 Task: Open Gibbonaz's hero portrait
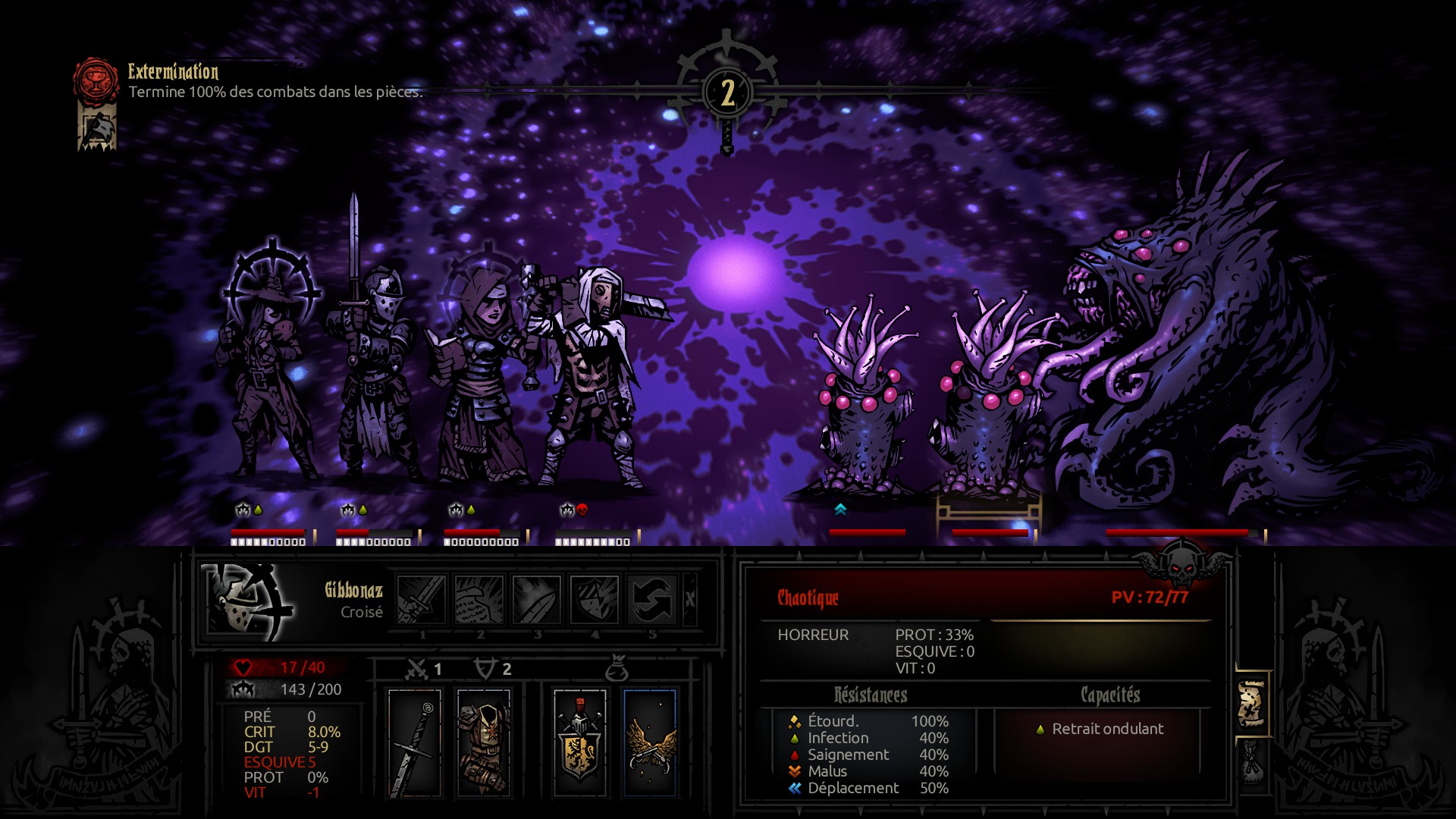pyautogui.click(x=249, y=601)
